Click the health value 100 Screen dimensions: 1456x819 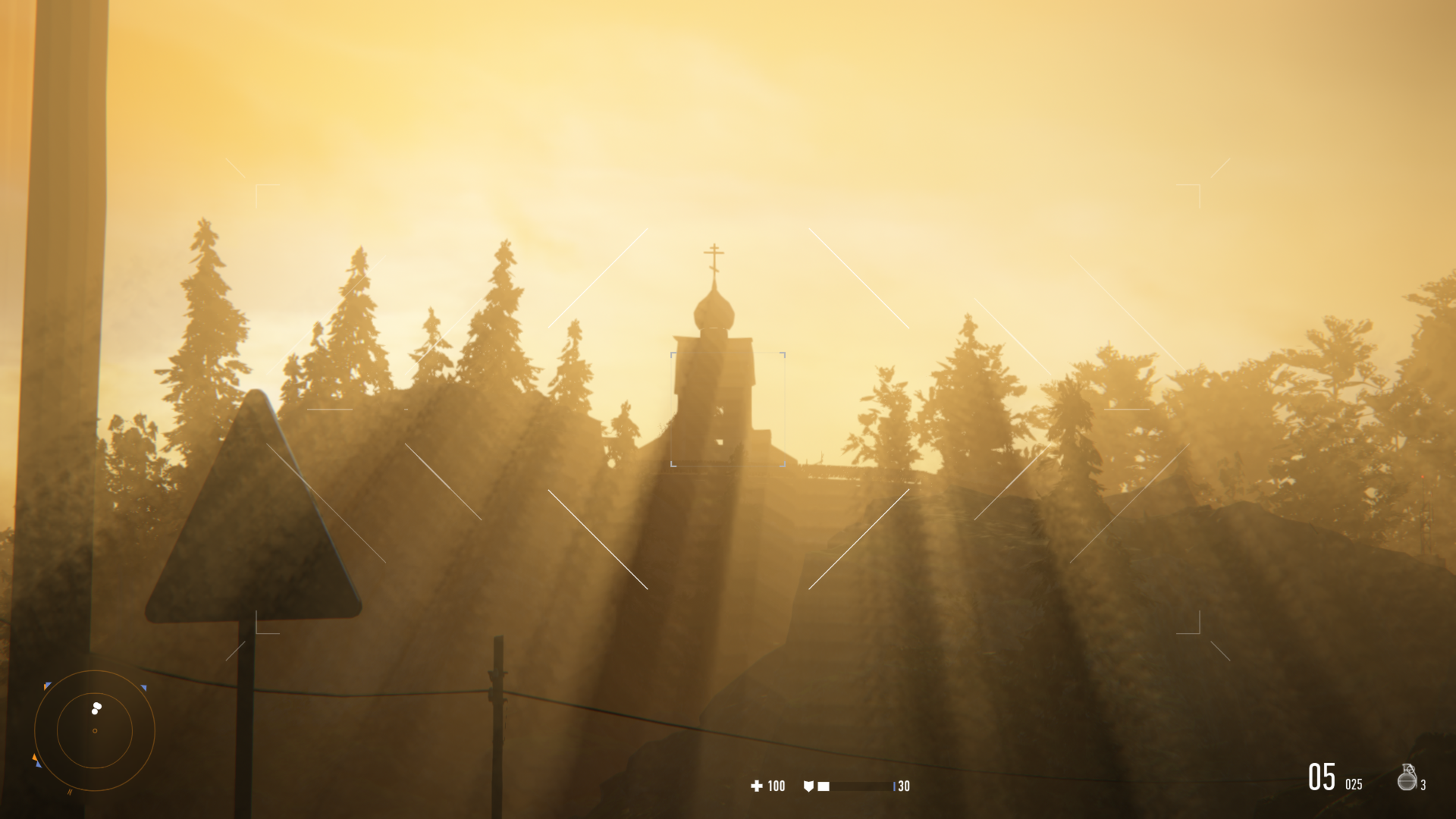[776, 786]
